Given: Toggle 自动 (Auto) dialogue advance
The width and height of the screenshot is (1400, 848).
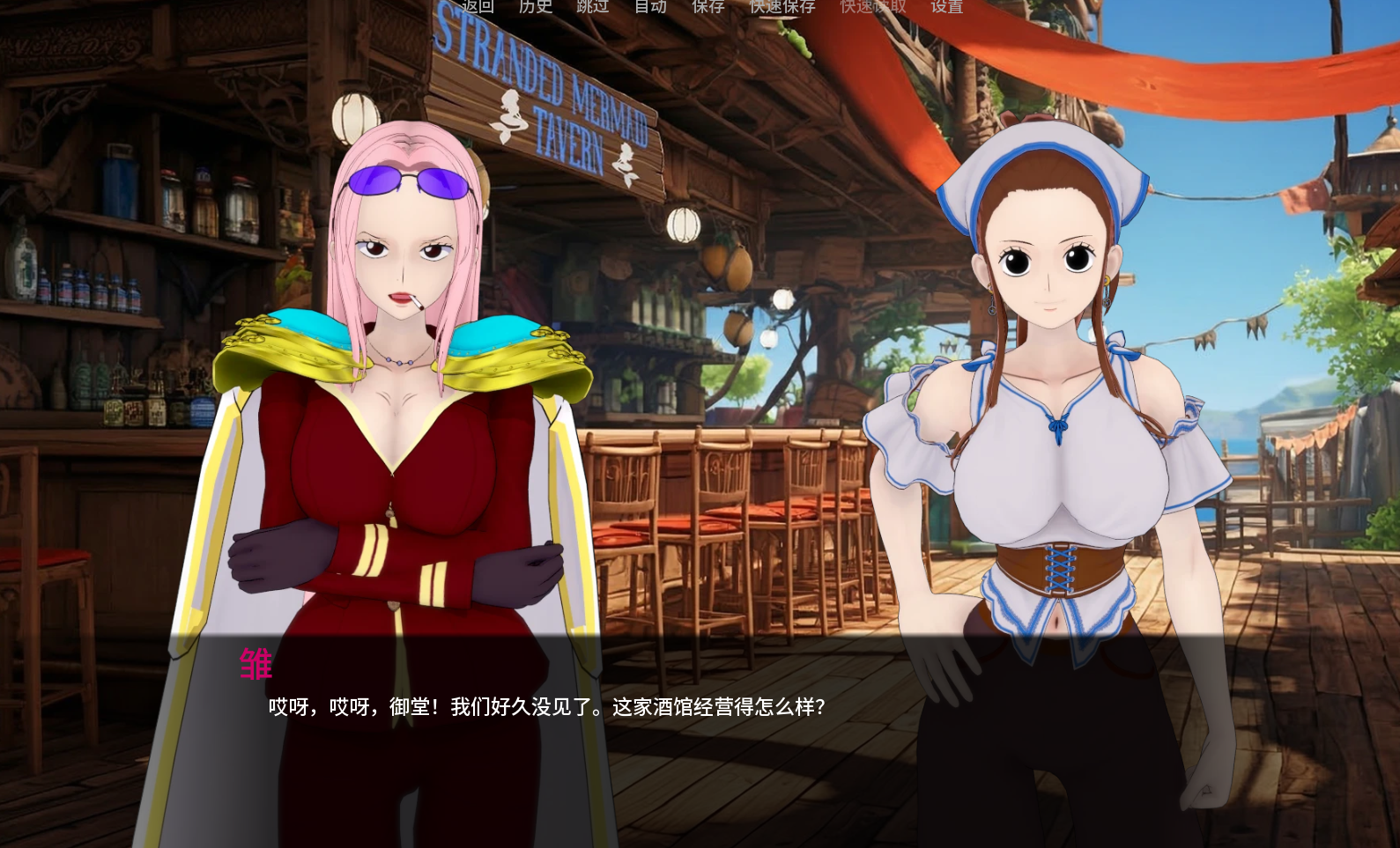Looking at the screenshot, I should pos(651,7).
